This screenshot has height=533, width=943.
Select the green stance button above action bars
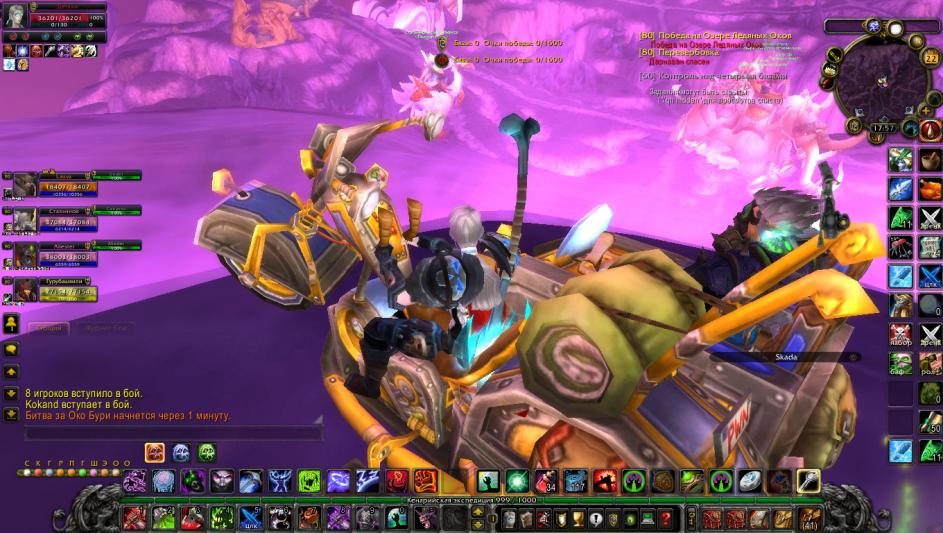pyautogui.click(x=207, y=452)
